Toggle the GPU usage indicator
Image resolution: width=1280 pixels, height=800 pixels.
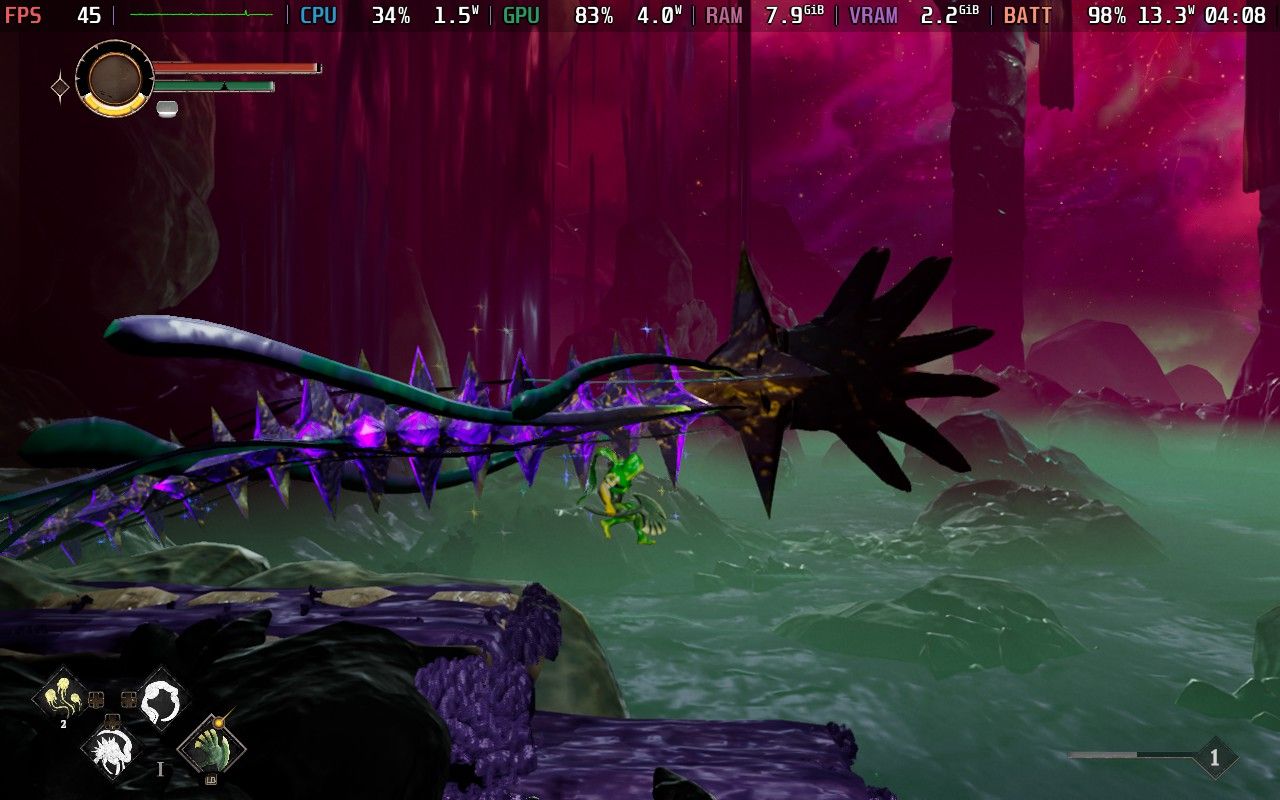[x=519, y=15]
